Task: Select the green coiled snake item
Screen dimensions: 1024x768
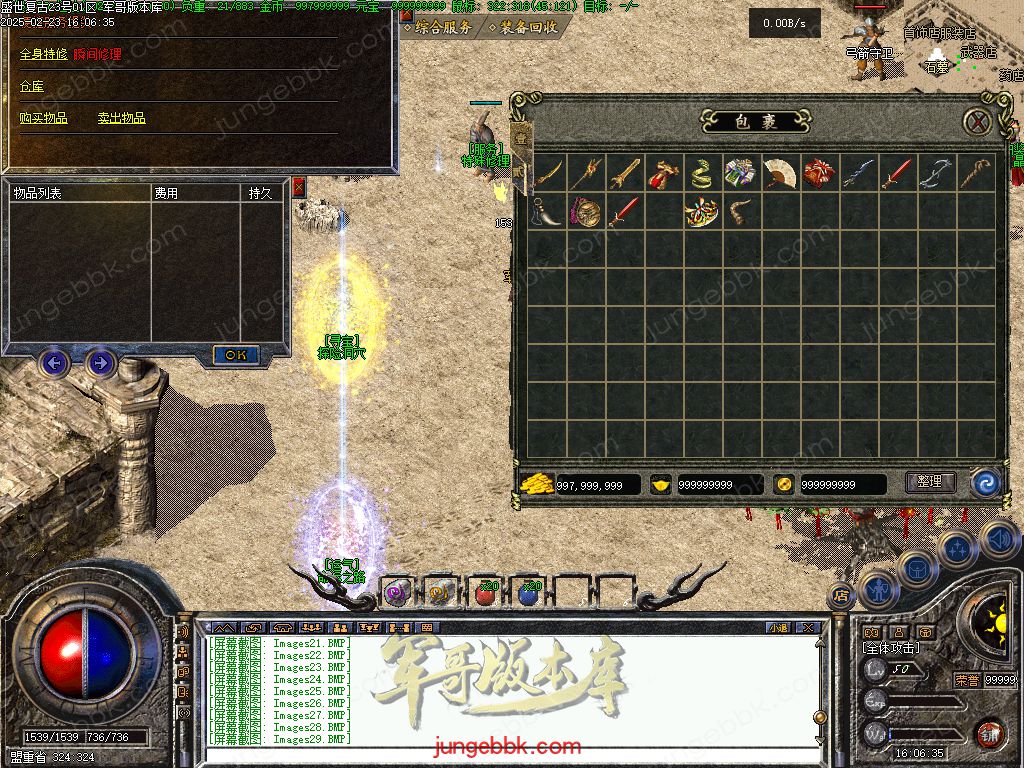Action: pyautogui.click(x=702, y=174)
